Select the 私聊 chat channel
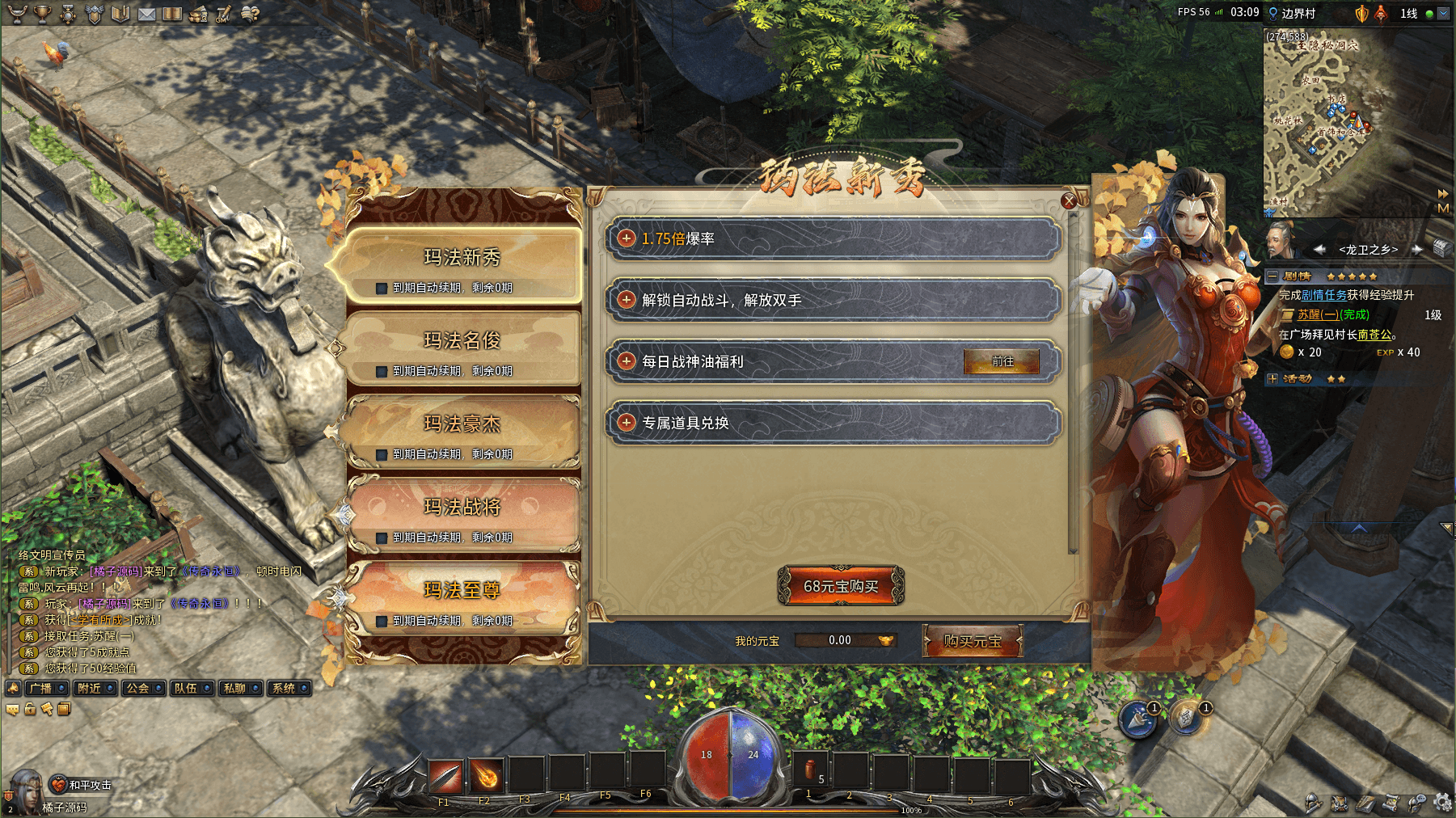This screenshot has height=818, width=1456. (240, 689)
